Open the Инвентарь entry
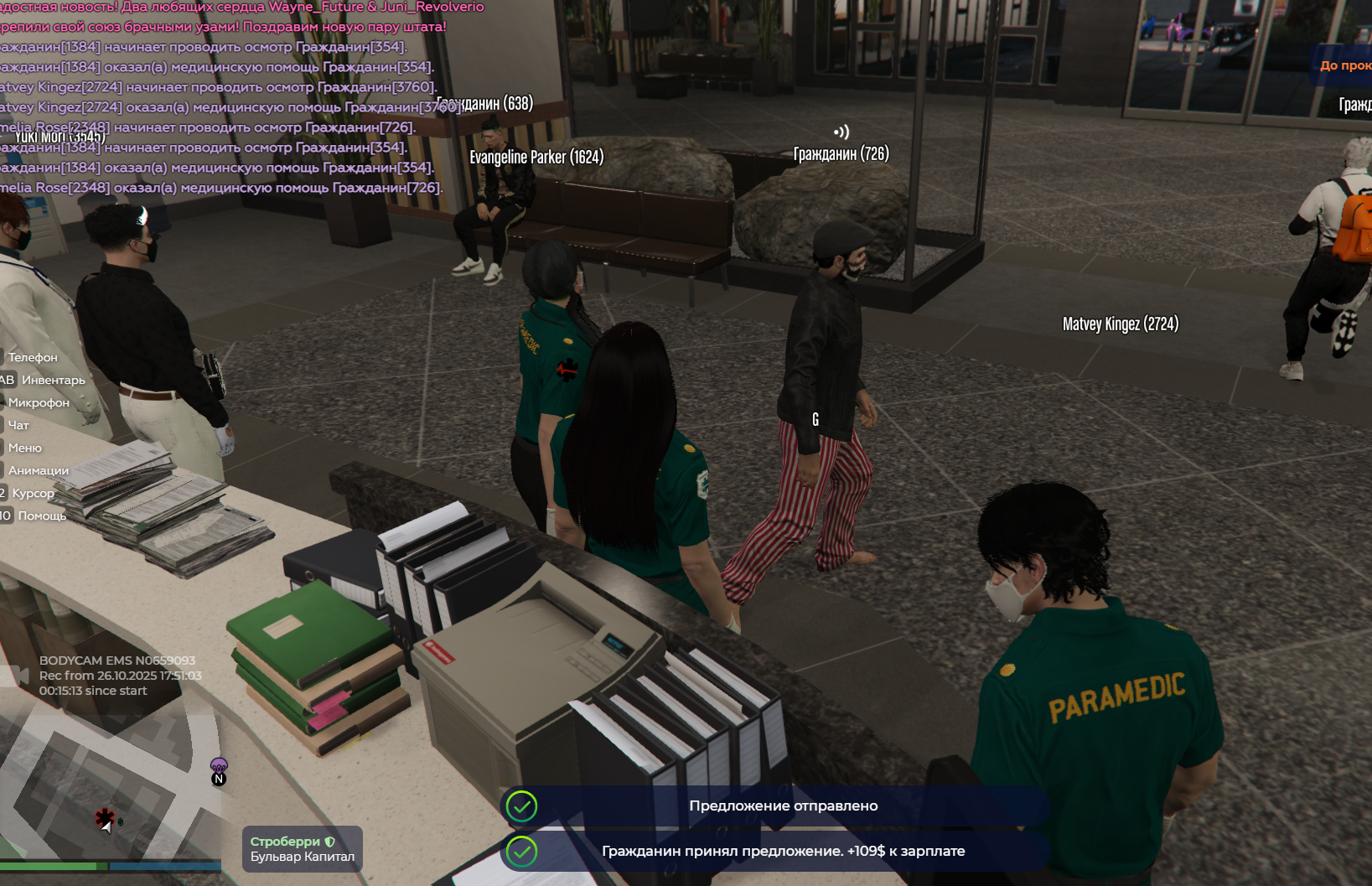 [x=53, y=380]
